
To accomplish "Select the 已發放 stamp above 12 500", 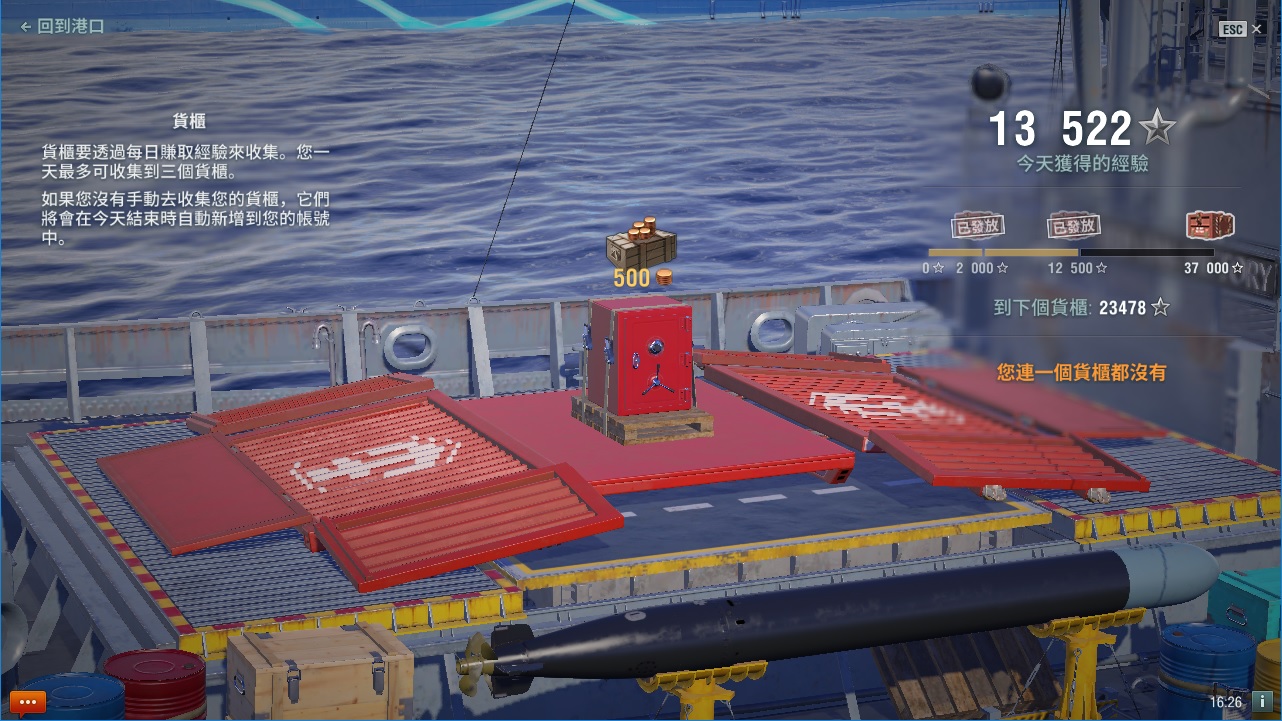I will click(1074, 226).
